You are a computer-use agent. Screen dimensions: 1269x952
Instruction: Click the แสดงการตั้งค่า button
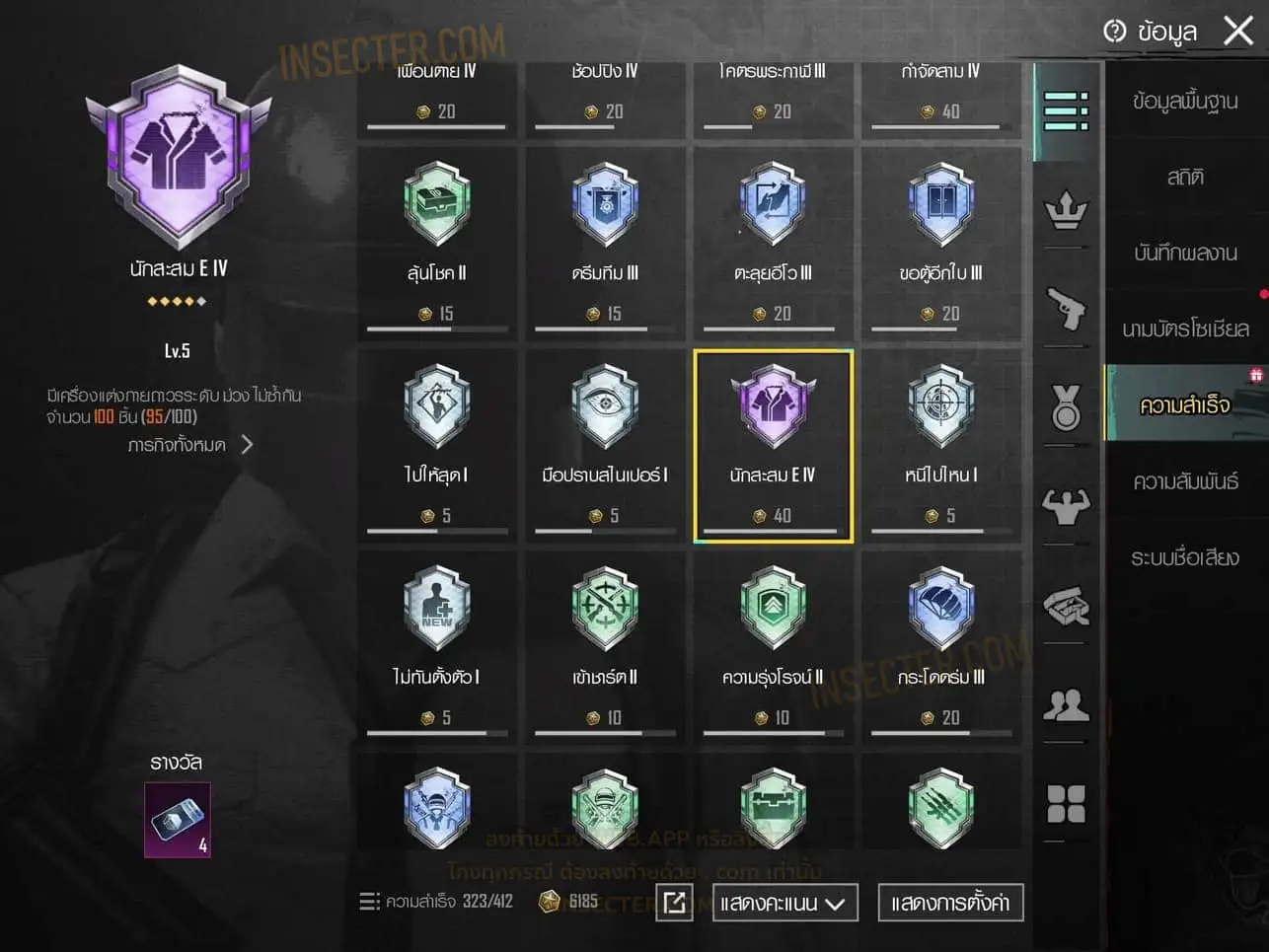tap(949, 903)
